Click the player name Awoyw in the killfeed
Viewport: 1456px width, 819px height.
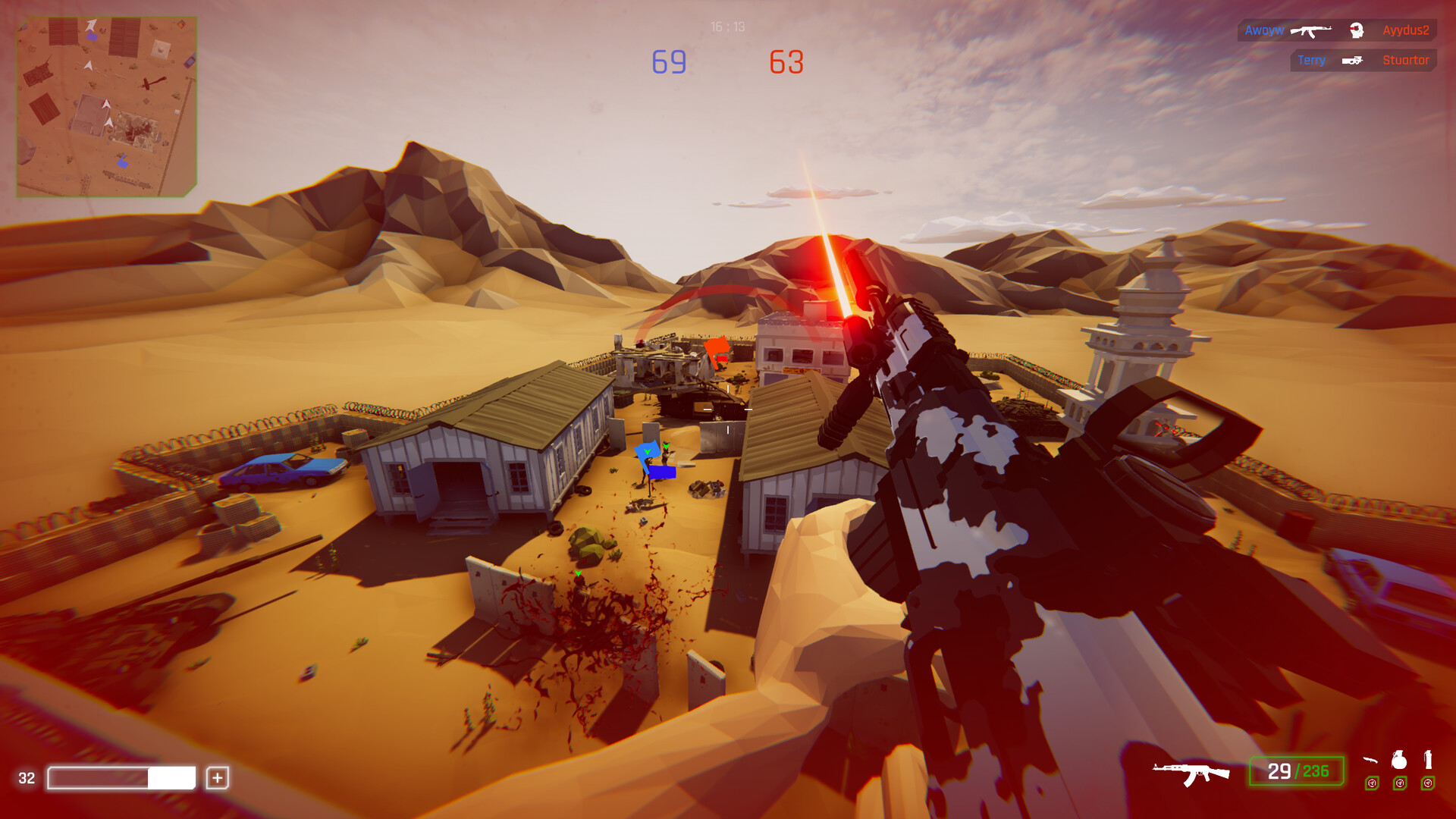coord(1264,30)
